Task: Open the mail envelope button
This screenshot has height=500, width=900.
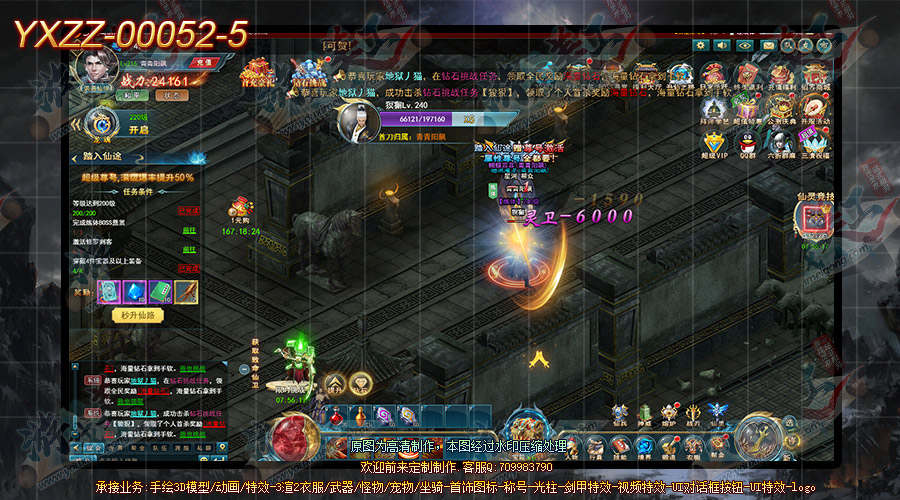Action: pos(768,46)
